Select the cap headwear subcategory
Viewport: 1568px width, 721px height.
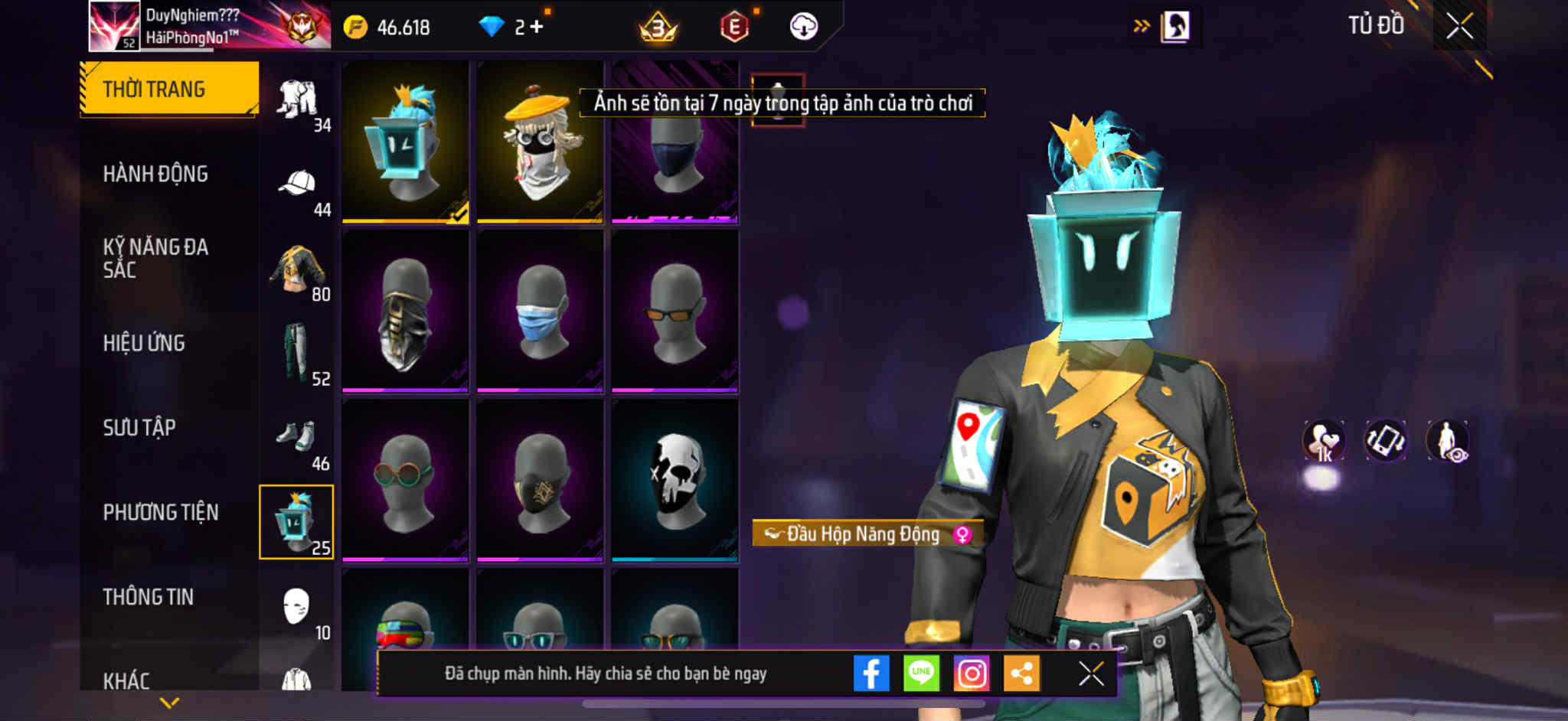(297, 185)
